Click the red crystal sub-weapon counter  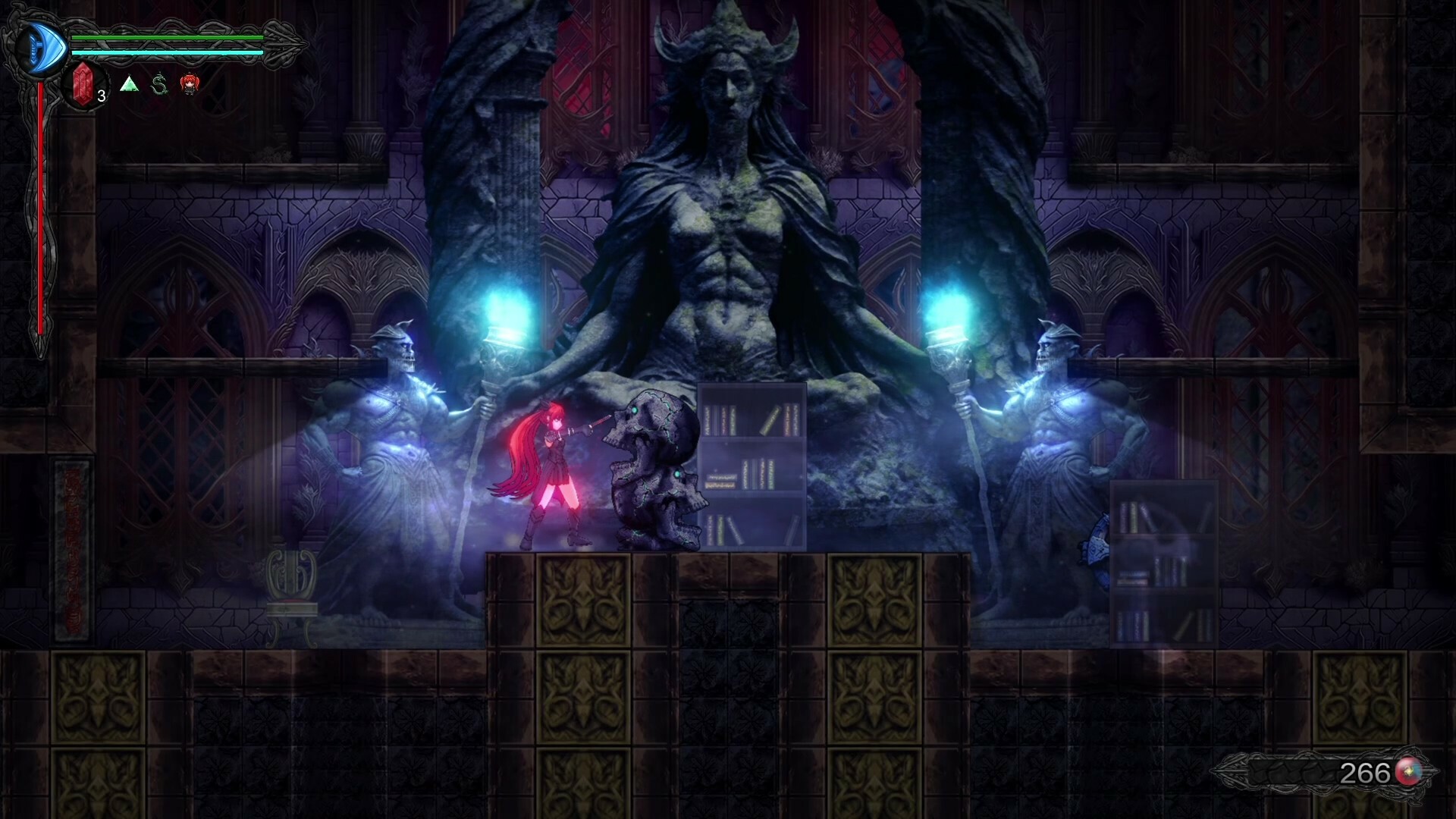pos(83,83)
